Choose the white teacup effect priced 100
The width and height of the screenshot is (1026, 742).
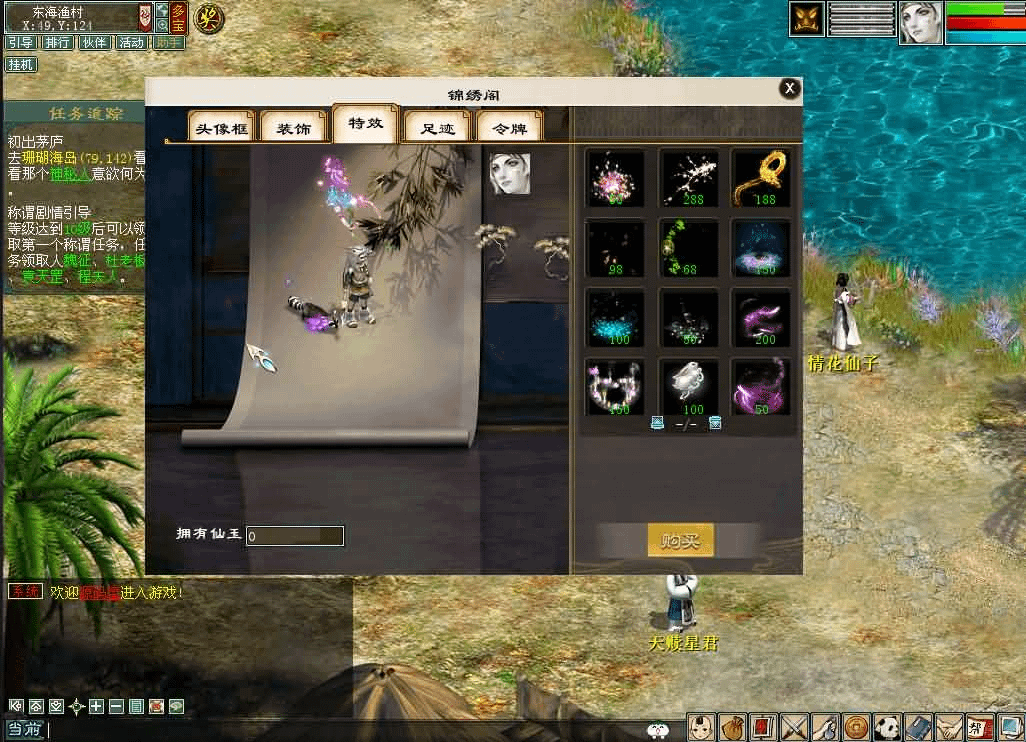click(689, 386)
